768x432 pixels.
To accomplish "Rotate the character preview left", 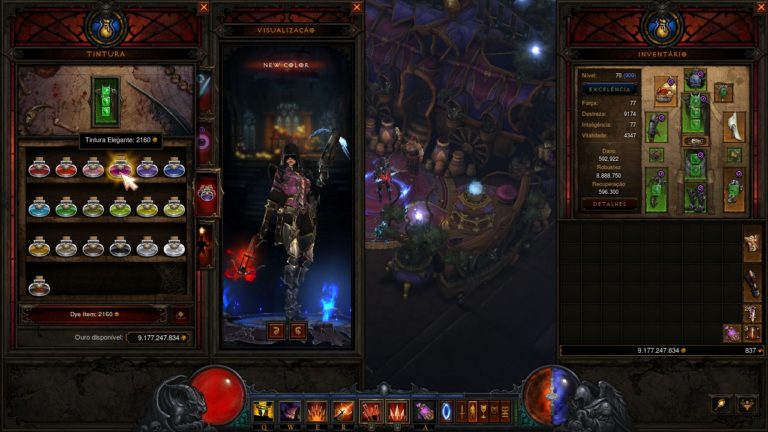I will click(x=274, y=330).
